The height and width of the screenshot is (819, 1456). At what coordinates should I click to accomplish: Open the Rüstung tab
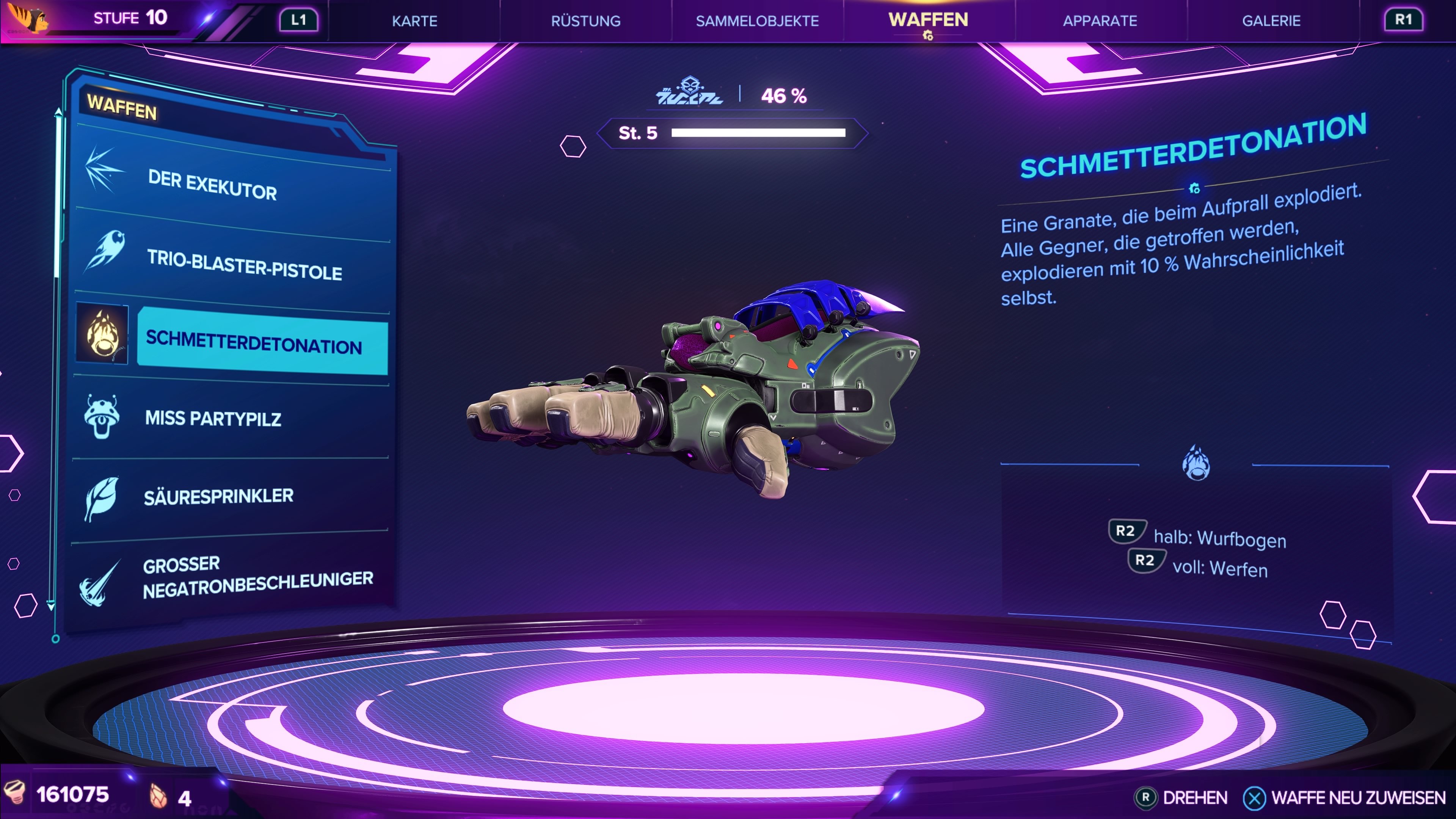[585, 21]
